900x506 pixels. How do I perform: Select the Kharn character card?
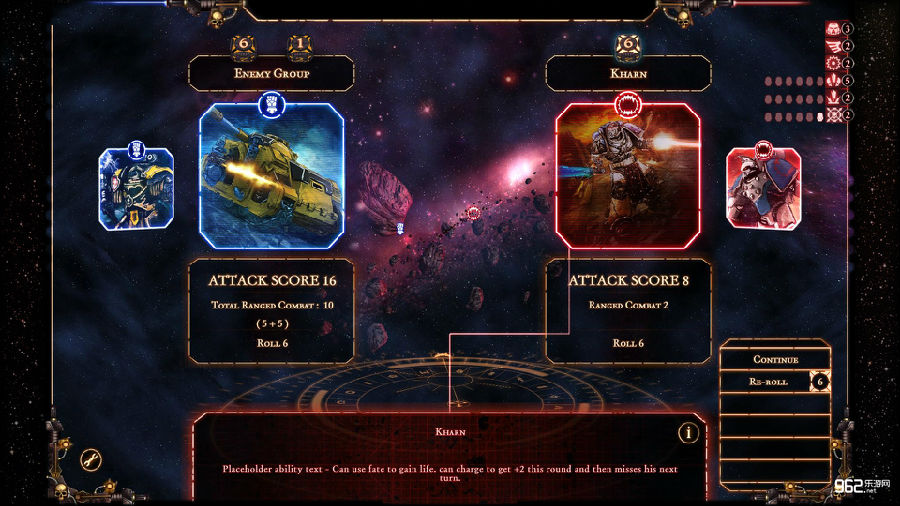coord(627,175)
